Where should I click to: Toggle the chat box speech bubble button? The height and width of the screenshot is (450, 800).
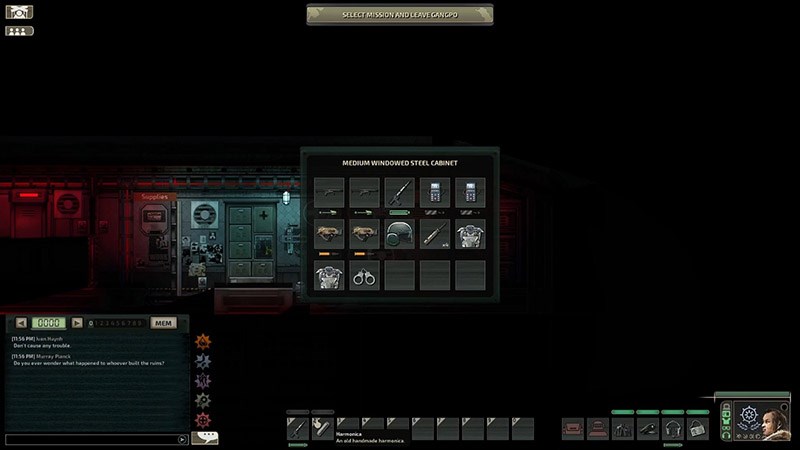[205, 437]
